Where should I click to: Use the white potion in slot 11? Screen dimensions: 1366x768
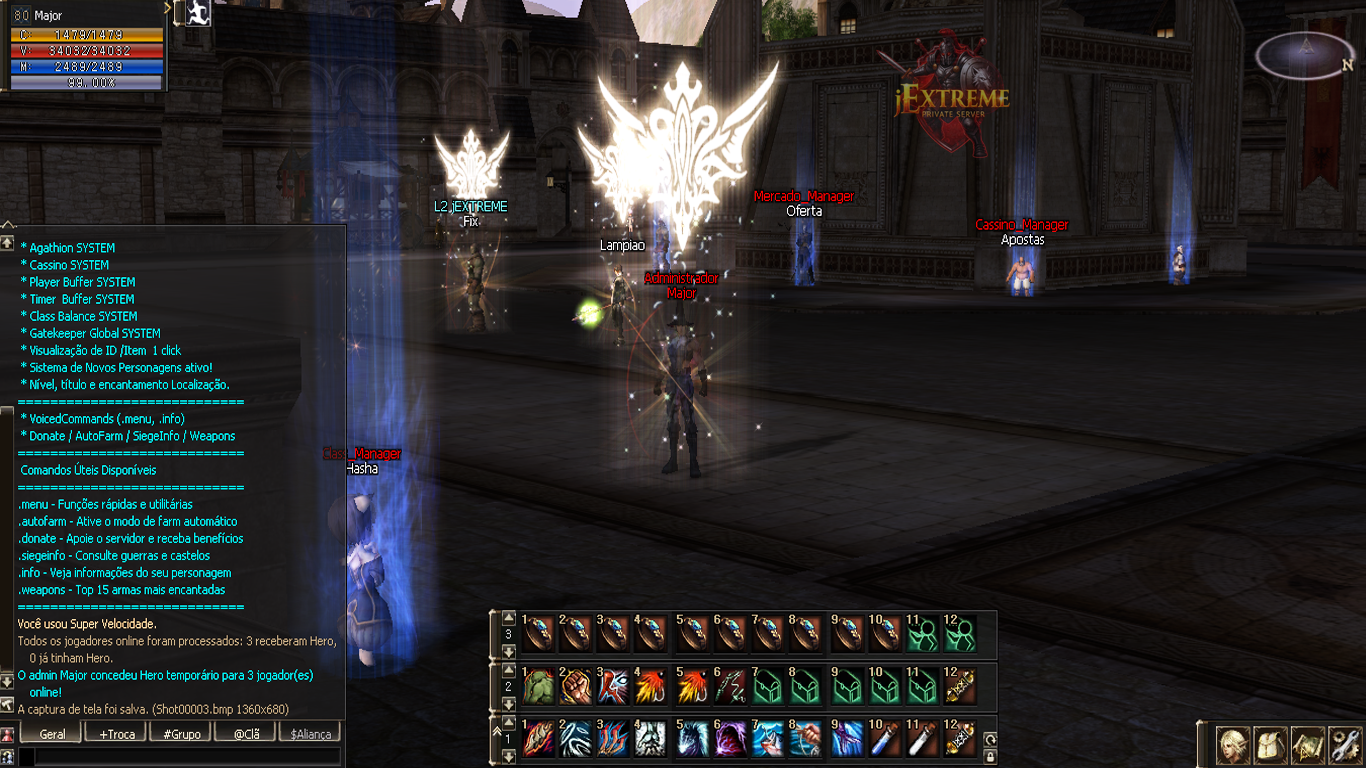click(921, 742)
